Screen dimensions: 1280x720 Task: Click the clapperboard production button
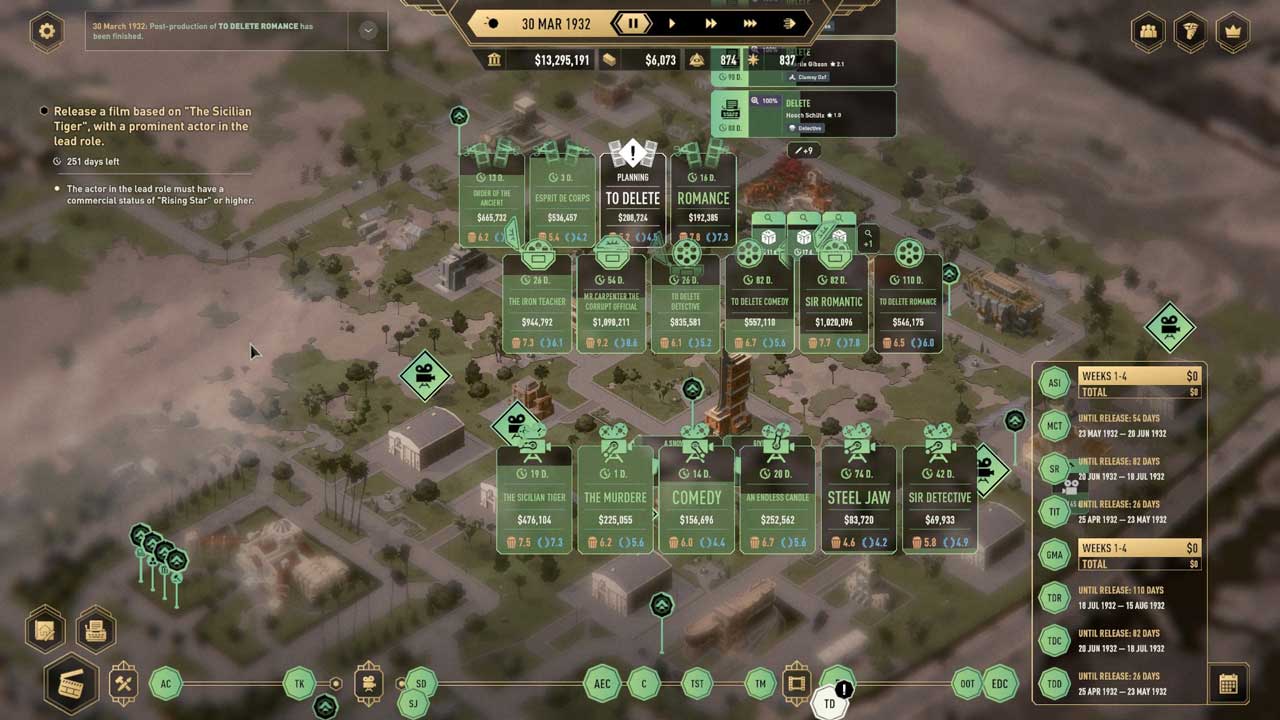click(71, 685)
